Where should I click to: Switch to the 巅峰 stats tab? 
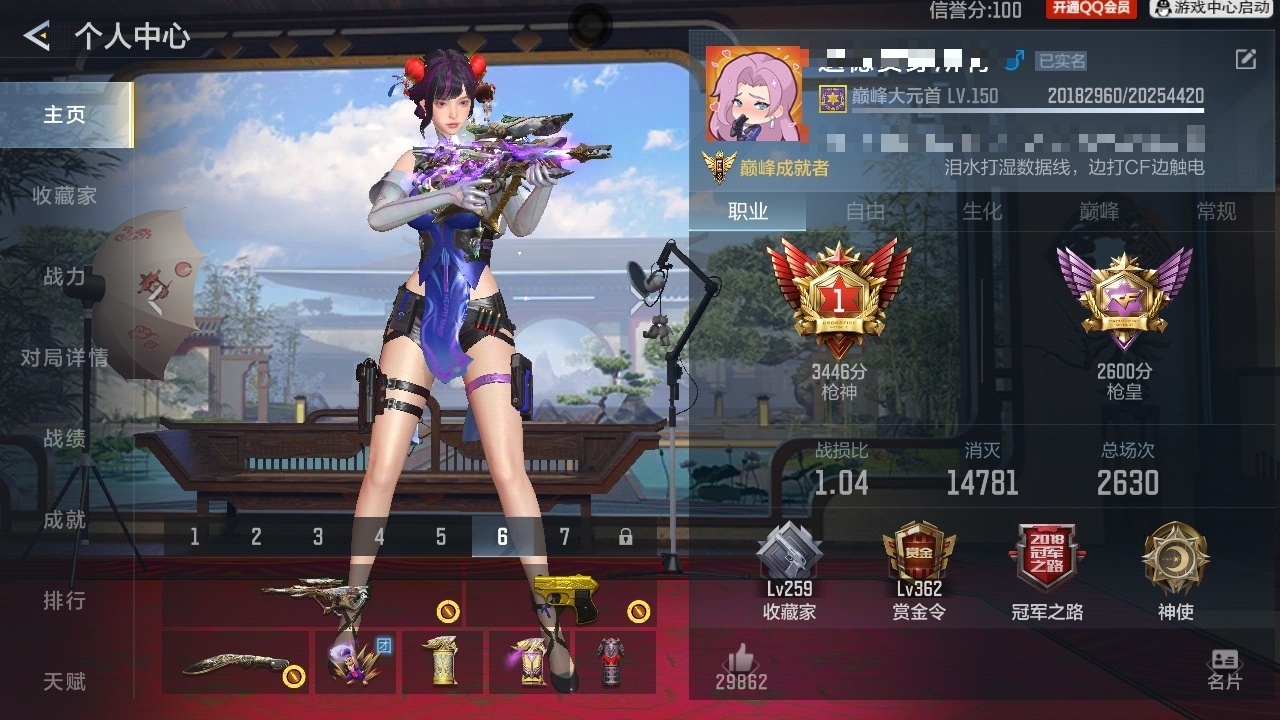[x=1099, y=211]
